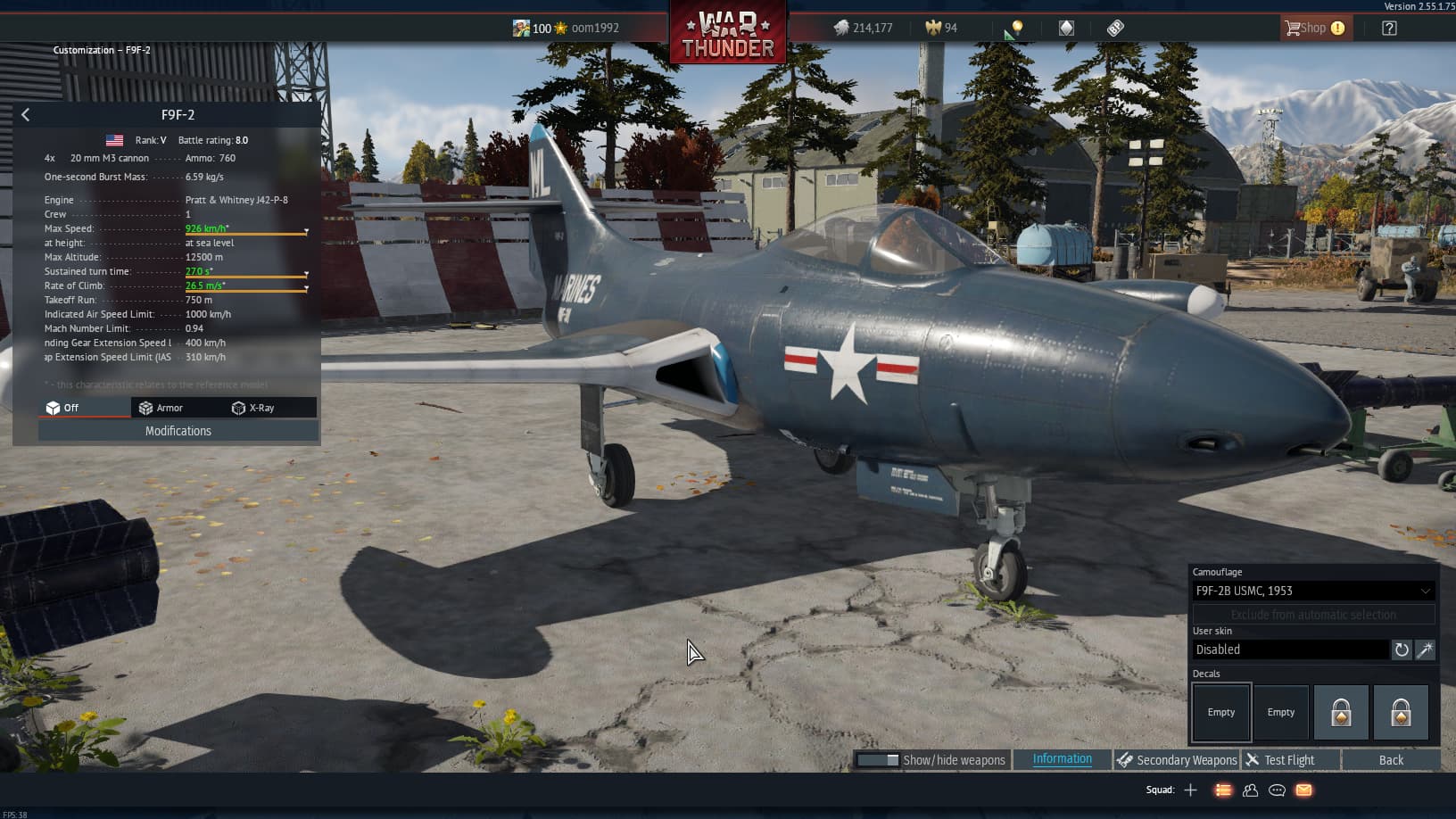Add a squad member with plus

(1190, 790)
